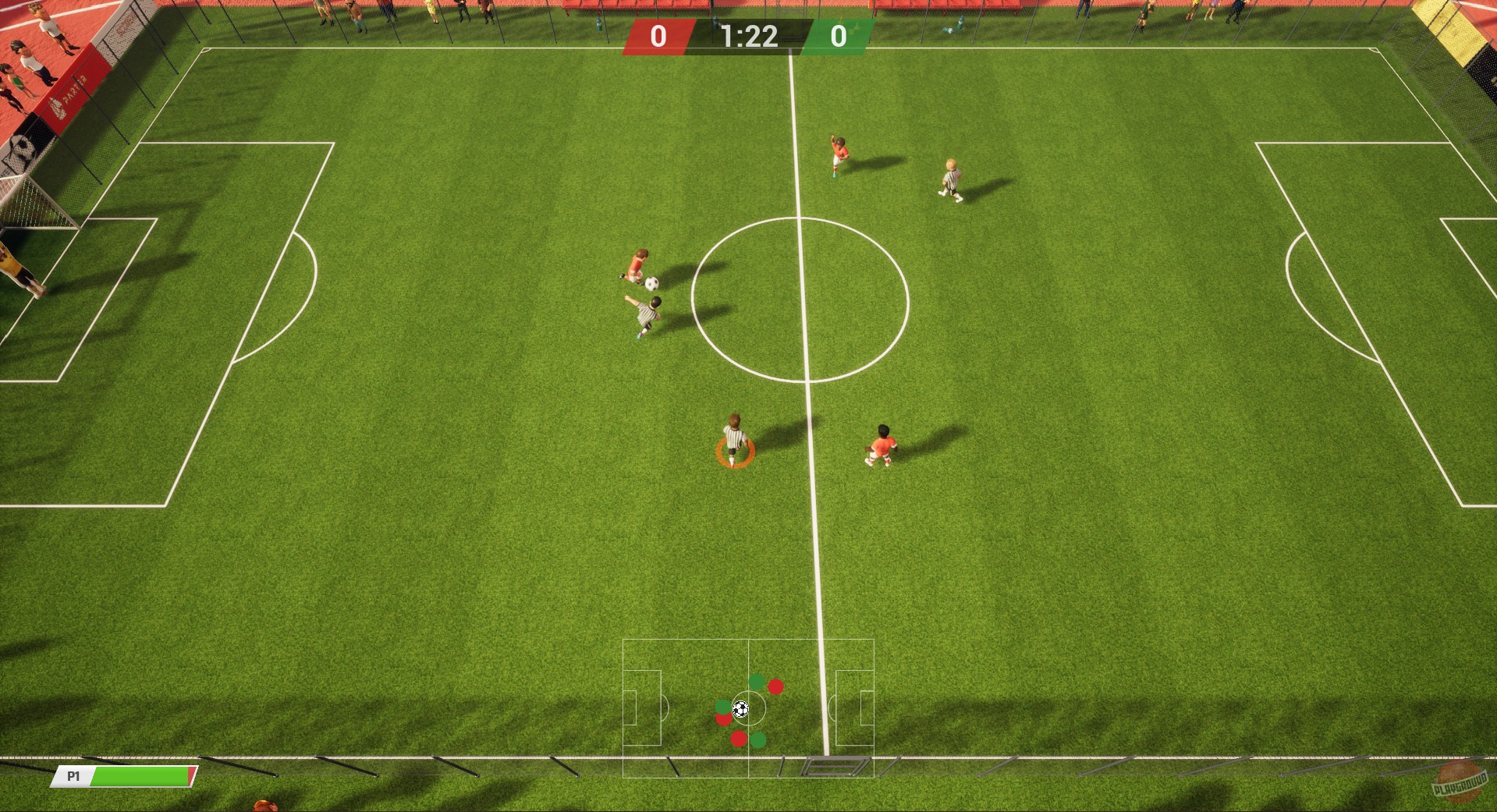Viewport: 1497px width, 812px height.
Task: Click the center timer panel of the scoreboard
Action: [747, 35]
